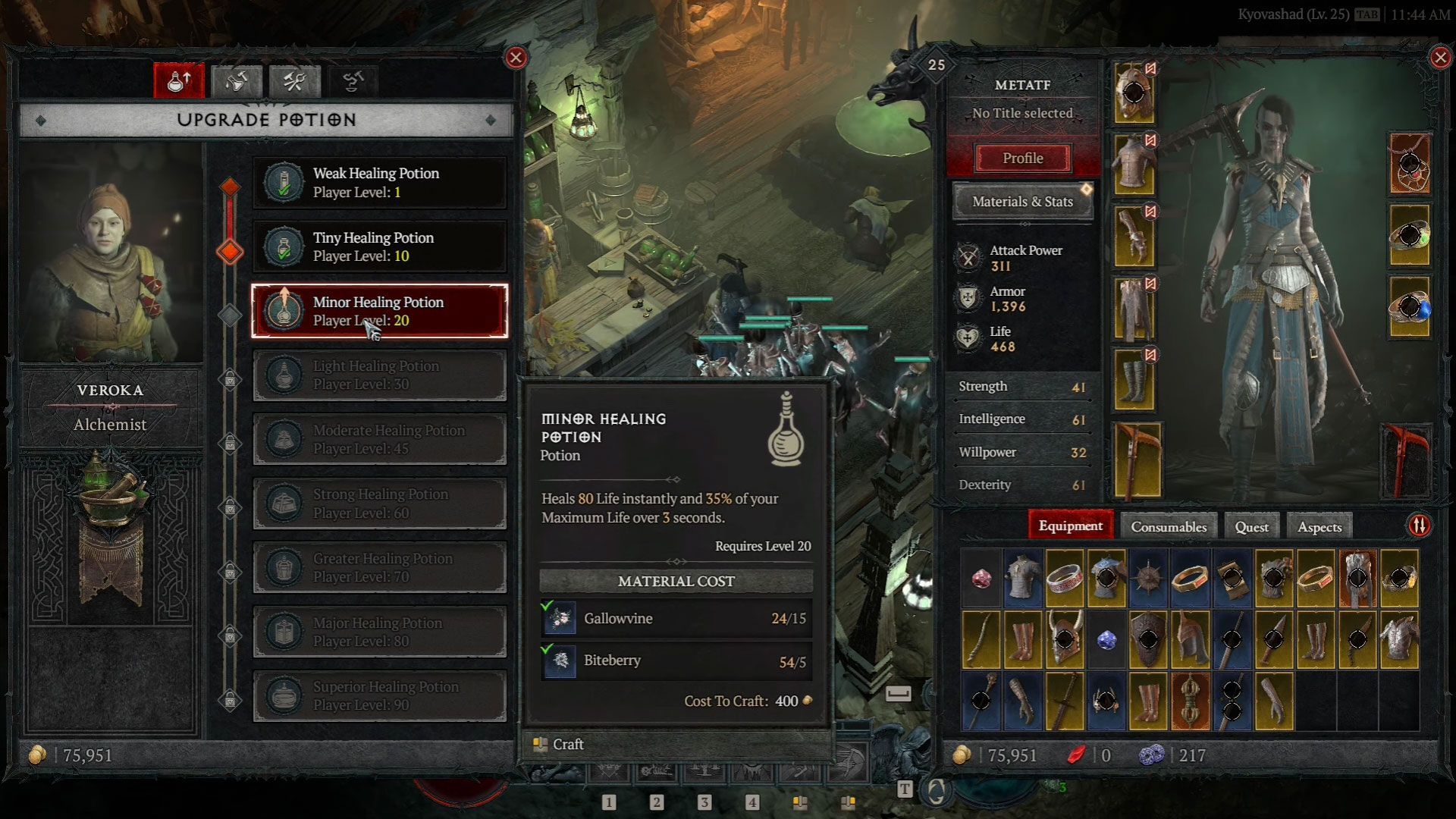The width and height of the screenshot is (1456, 819).
Task: Select the blue sapphire gem in inventory
Action: 1106,641
